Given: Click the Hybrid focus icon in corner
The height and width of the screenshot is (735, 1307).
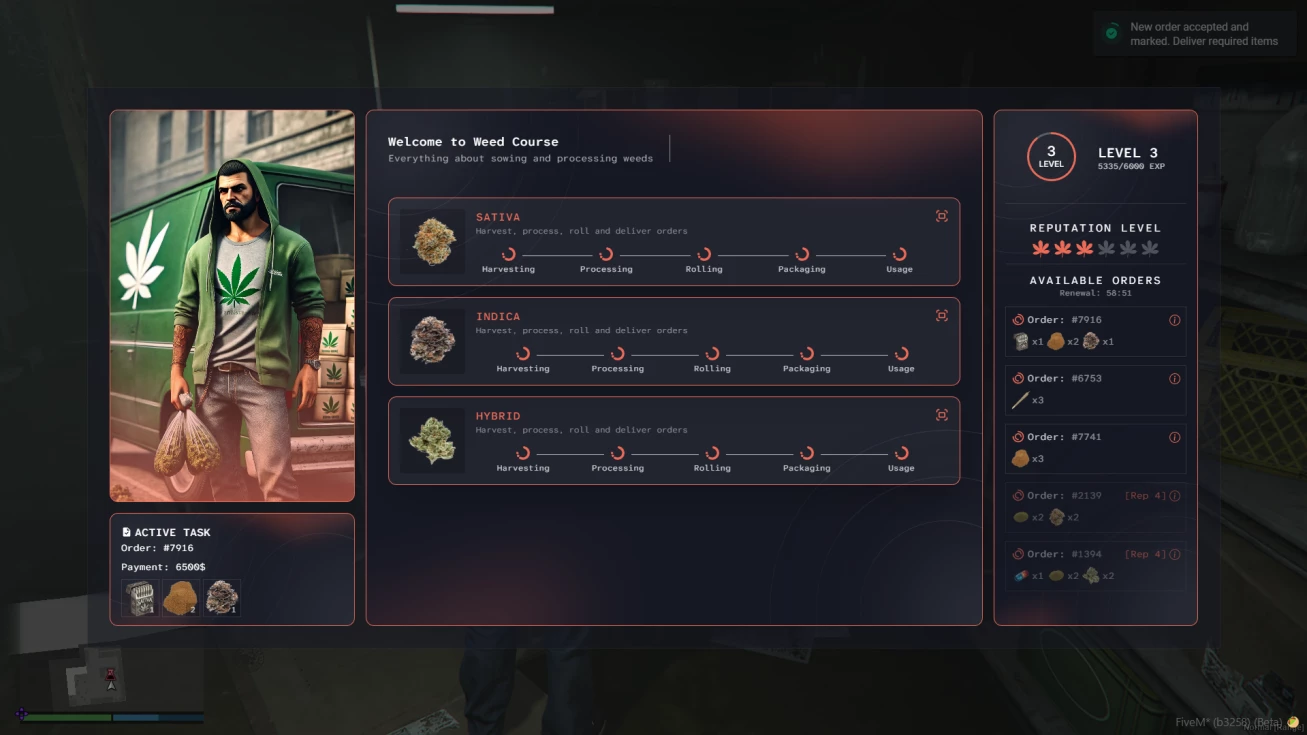Looking at the screenshot, I should click(x=941, y=414).
